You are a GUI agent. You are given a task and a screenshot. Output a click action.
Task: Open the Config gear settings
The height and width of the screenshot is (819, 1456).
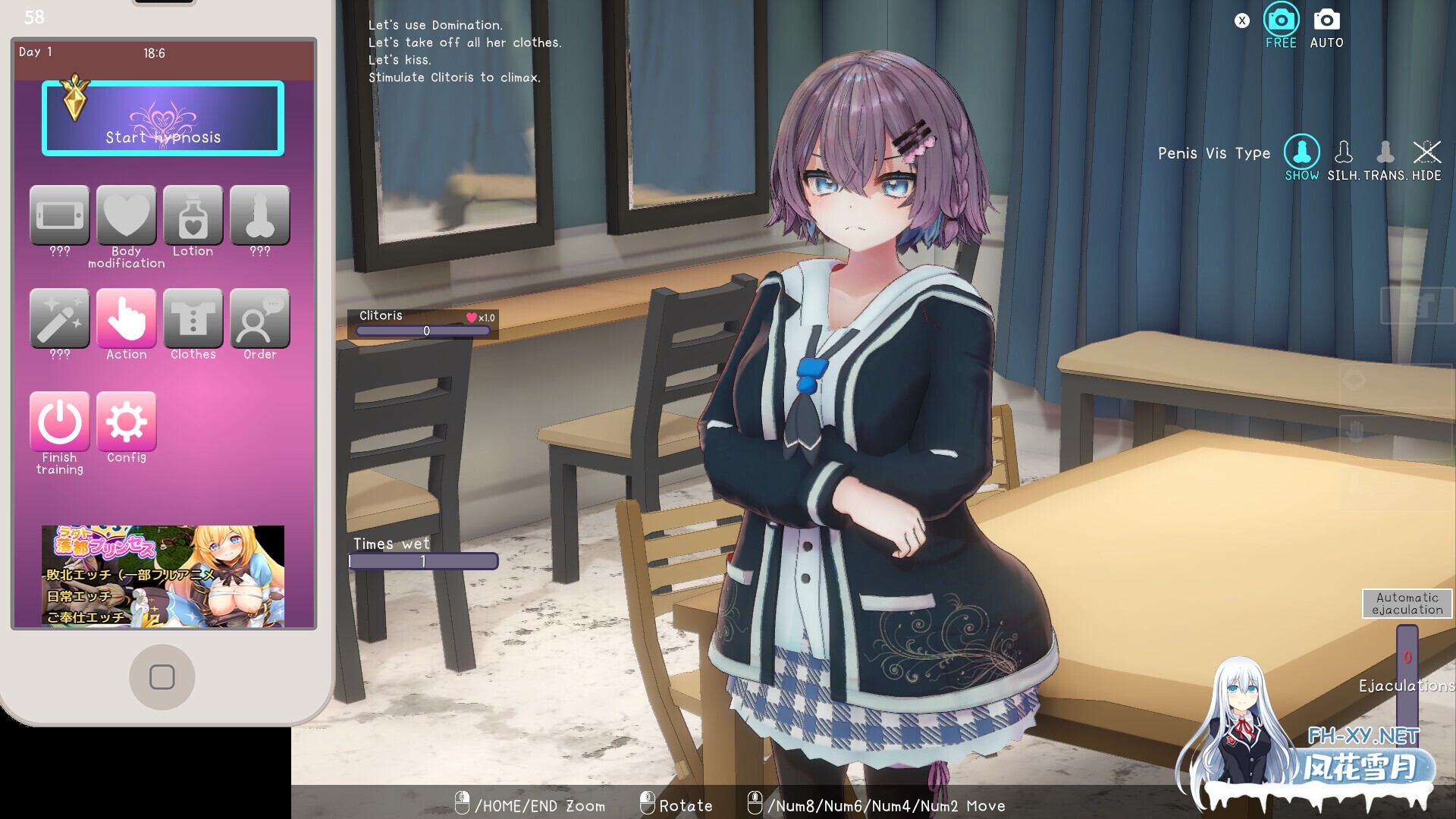click(x=126, y=422)
